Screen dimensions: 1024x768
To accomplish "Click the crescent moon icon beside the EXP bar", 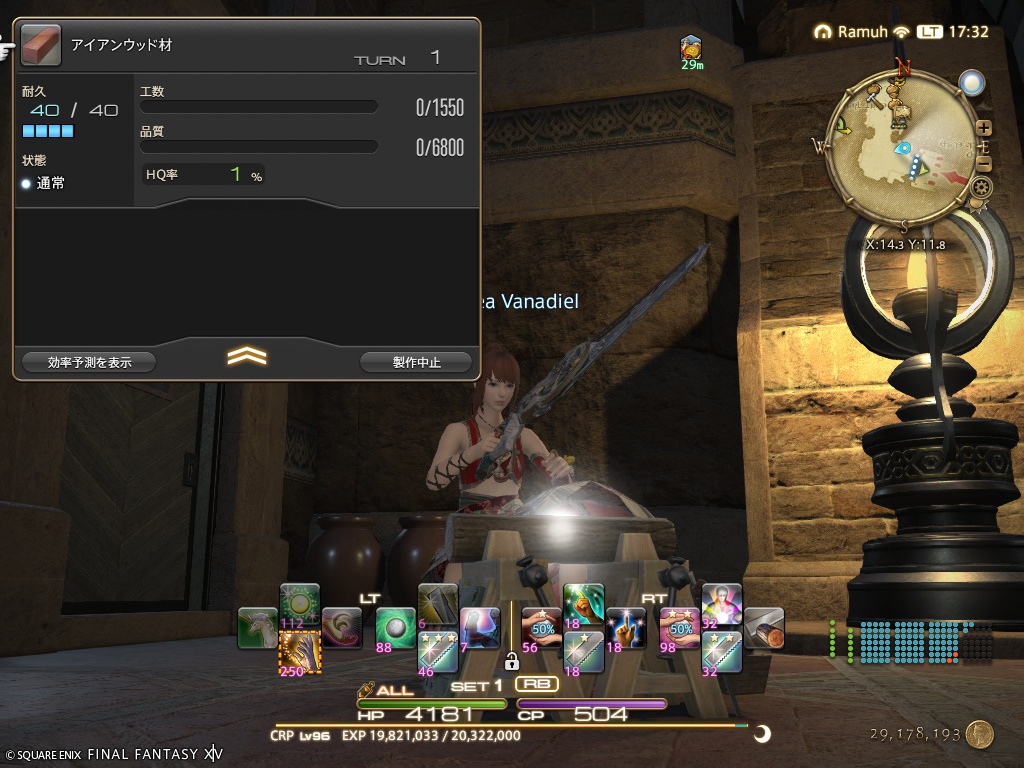I will coord(763,734).
